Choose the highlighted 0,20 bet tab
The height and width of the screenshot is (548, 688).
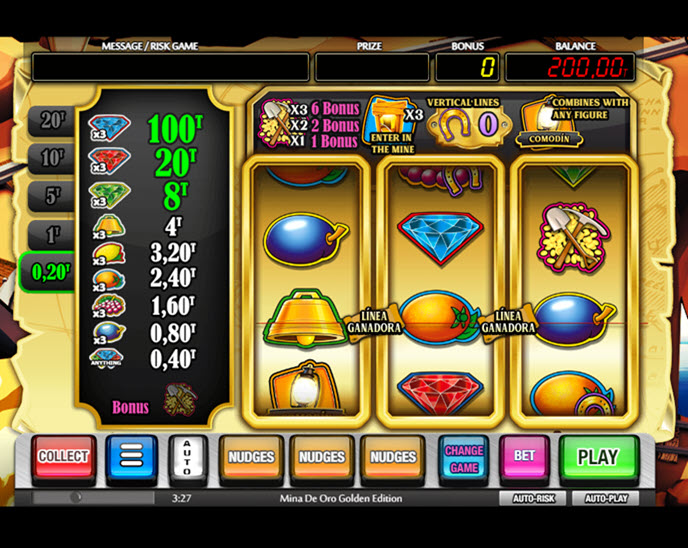click(x=47, y=272)
